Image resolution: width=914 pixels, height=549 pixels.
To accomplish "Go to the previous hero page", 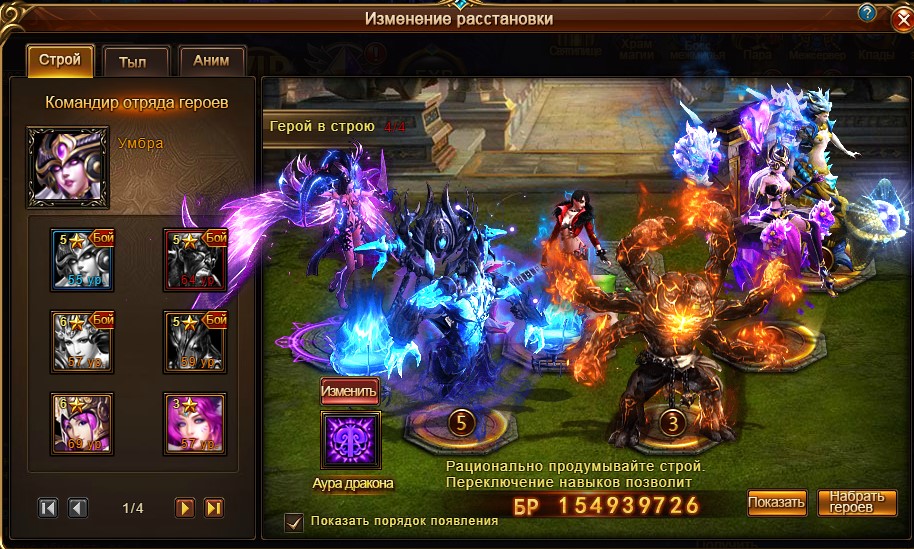I will (78, 508).
